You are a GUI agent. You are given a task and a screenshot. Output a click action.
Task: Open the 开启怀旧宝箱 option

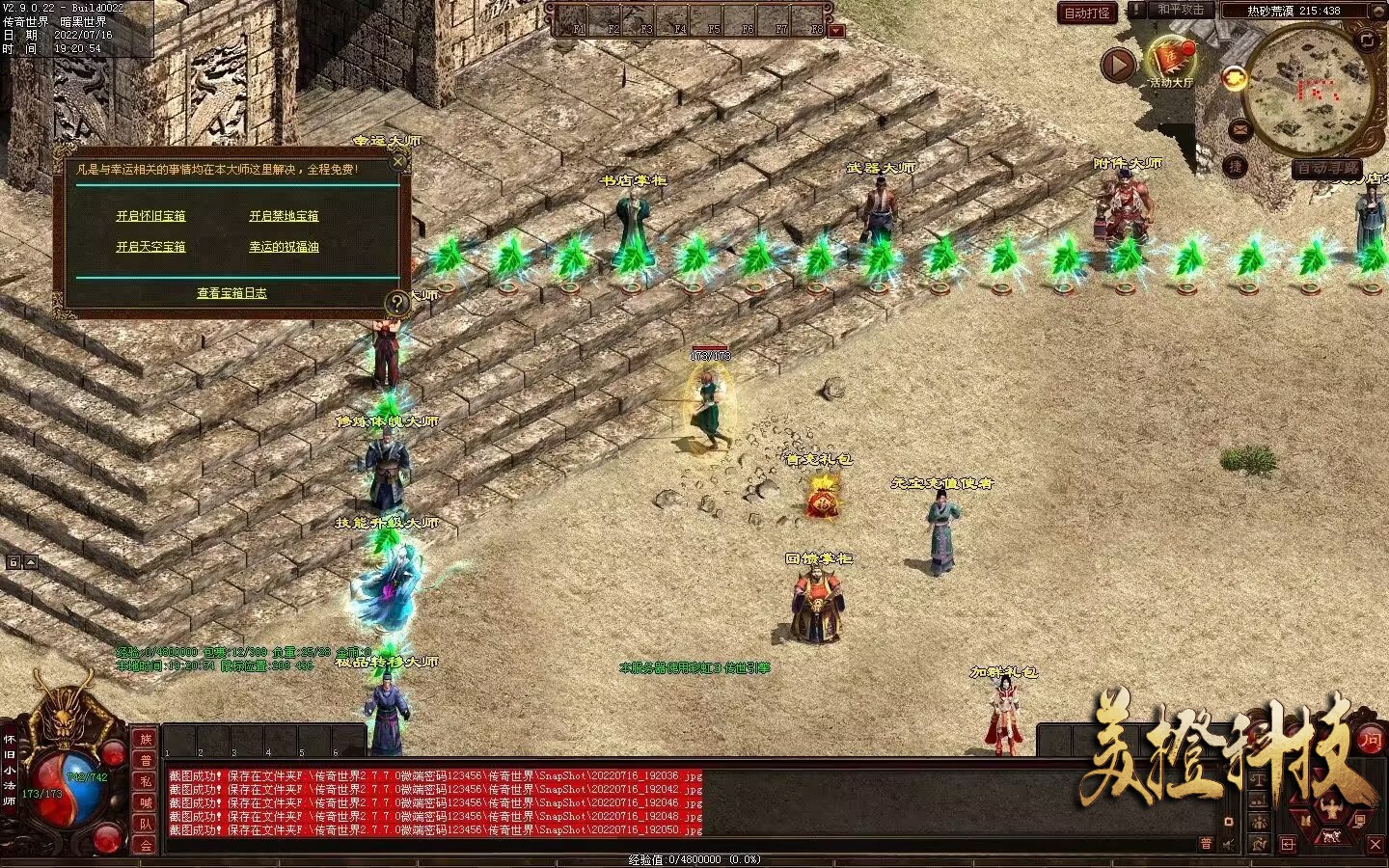coord(150,216)
